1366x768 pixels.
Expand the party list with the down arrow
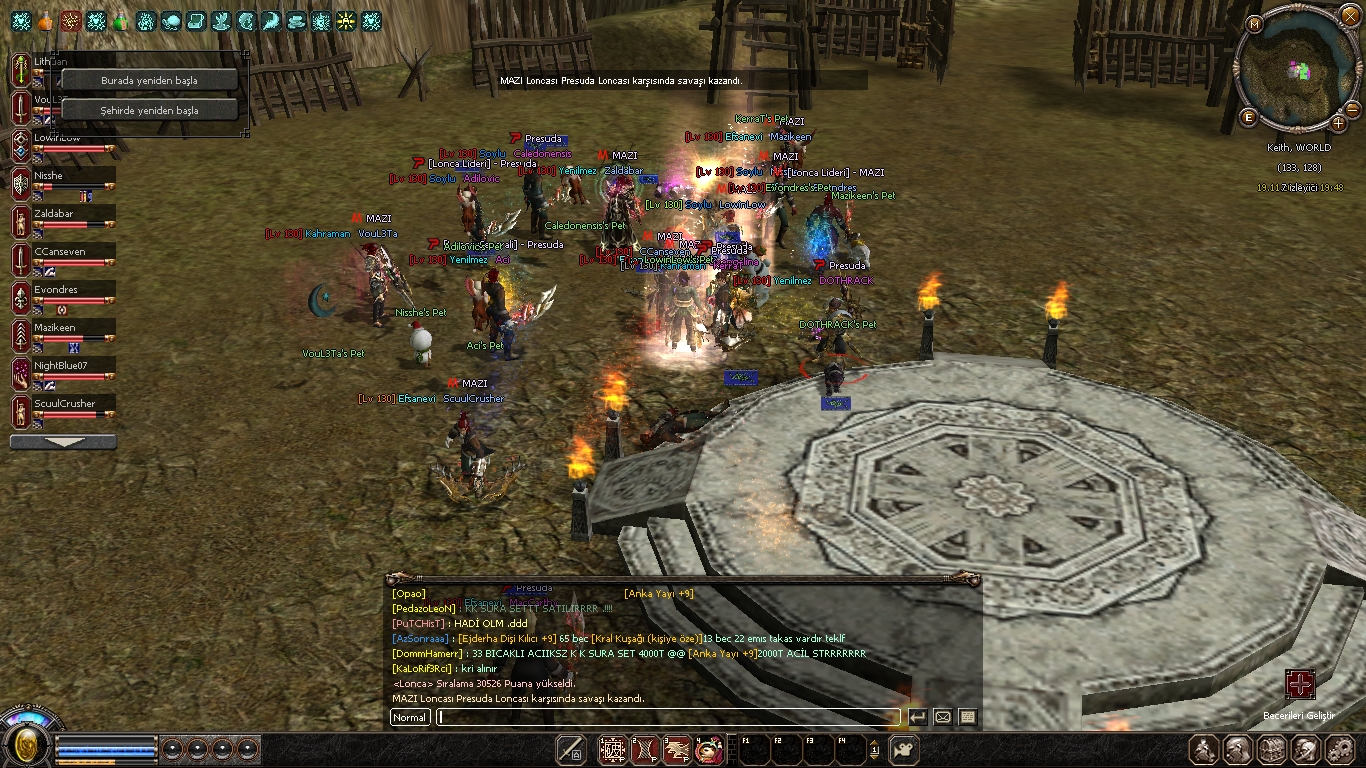click(x=63, y=442)
